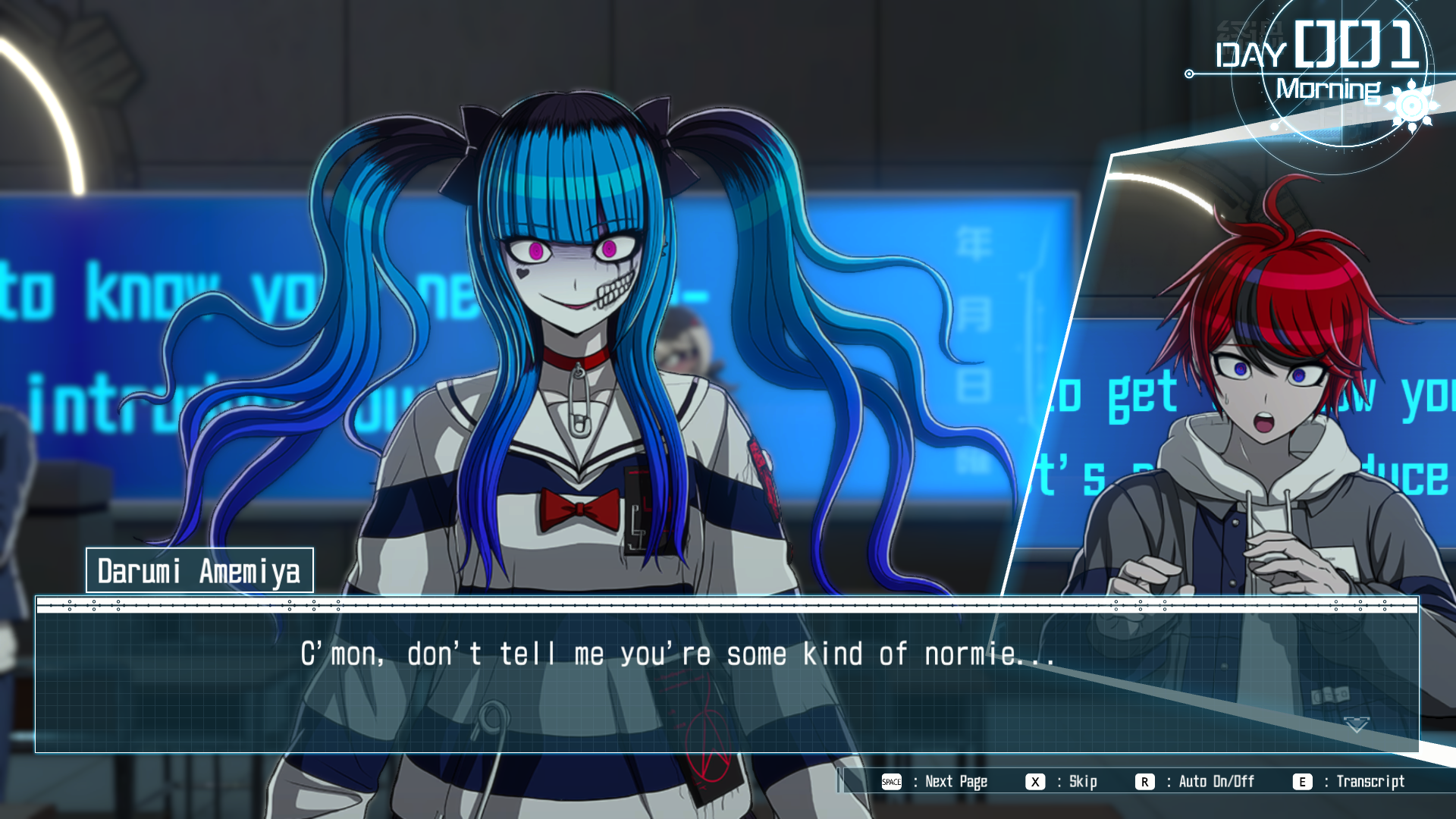Click the dialogue advance arrow indicator
This screenshot has width=1456, height=819.
pos(1357,725)
